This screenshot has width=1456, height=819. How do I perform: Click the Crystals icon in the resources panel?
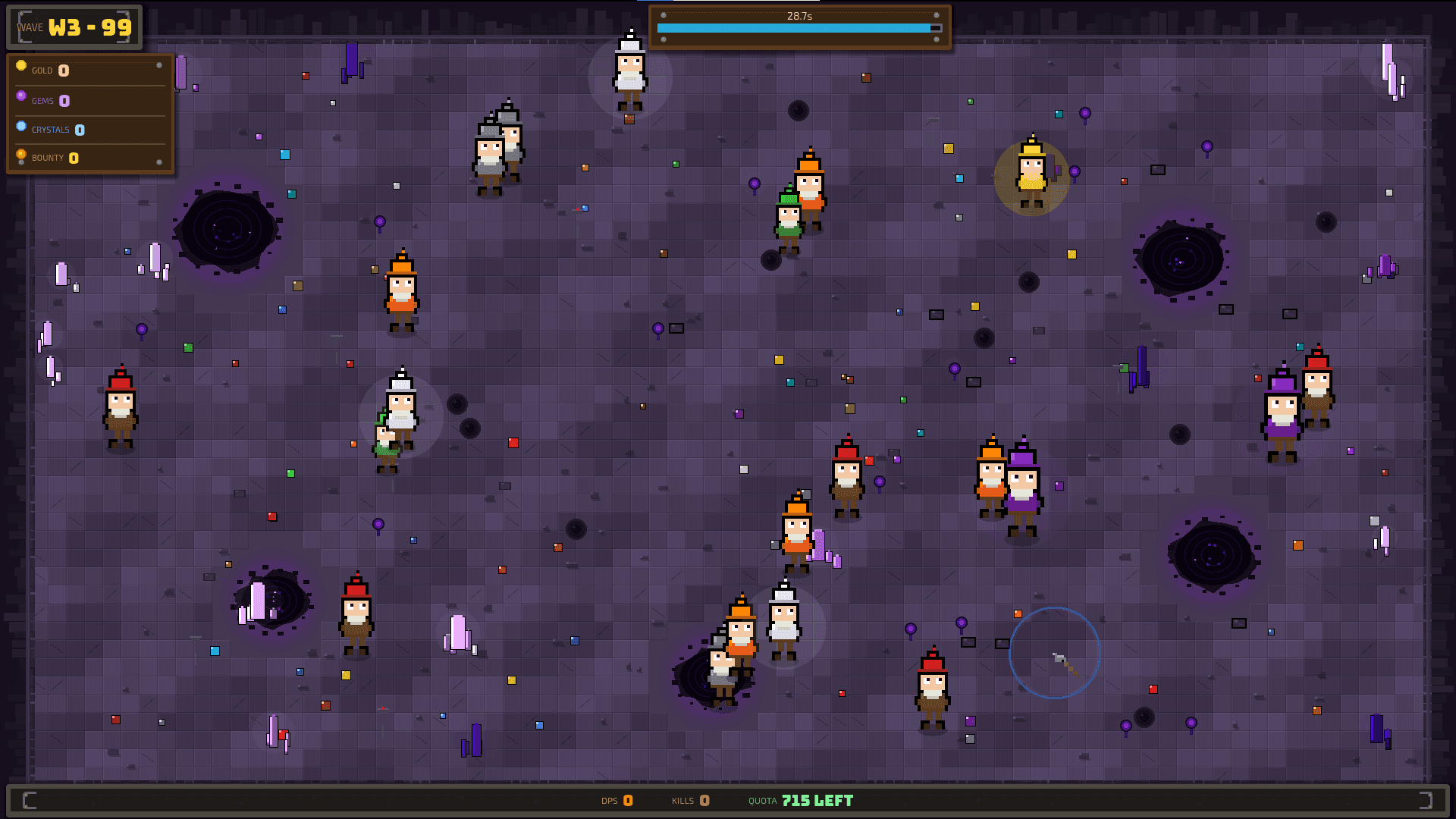[x=21, y=126]
